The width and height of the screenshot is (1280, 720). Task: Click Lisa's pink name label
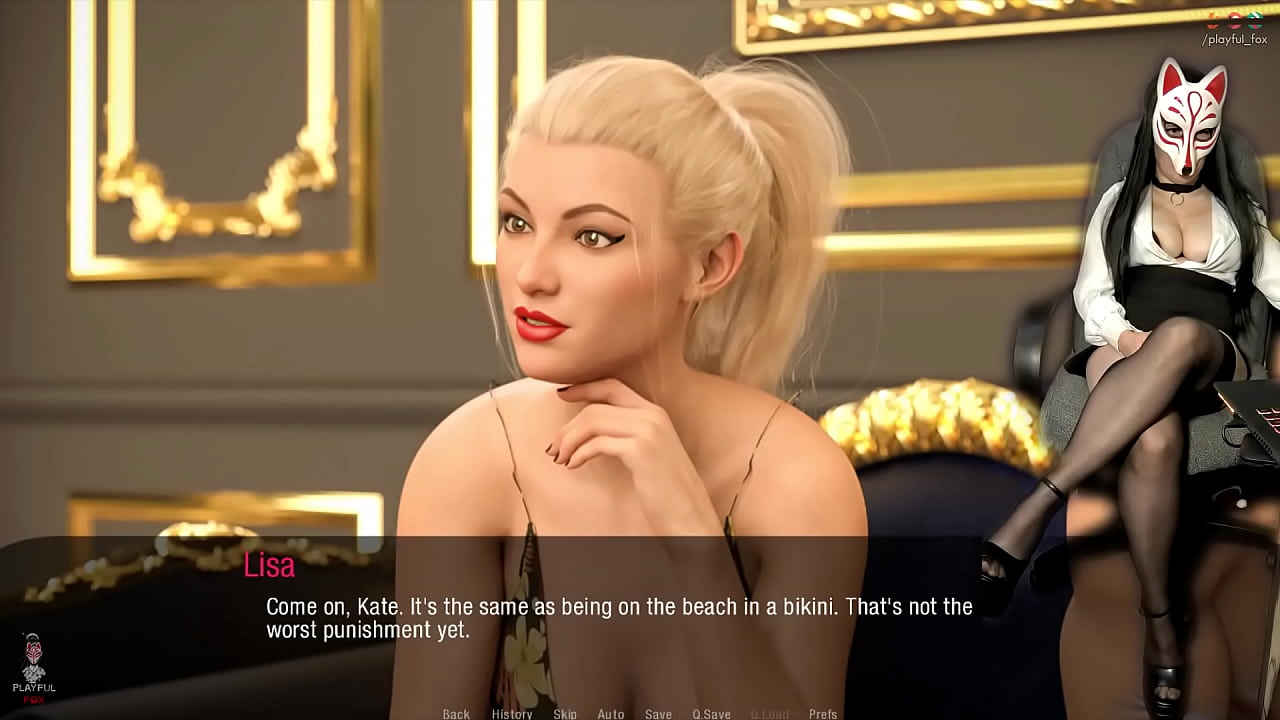pyautogui.click(x=266, y=568)
